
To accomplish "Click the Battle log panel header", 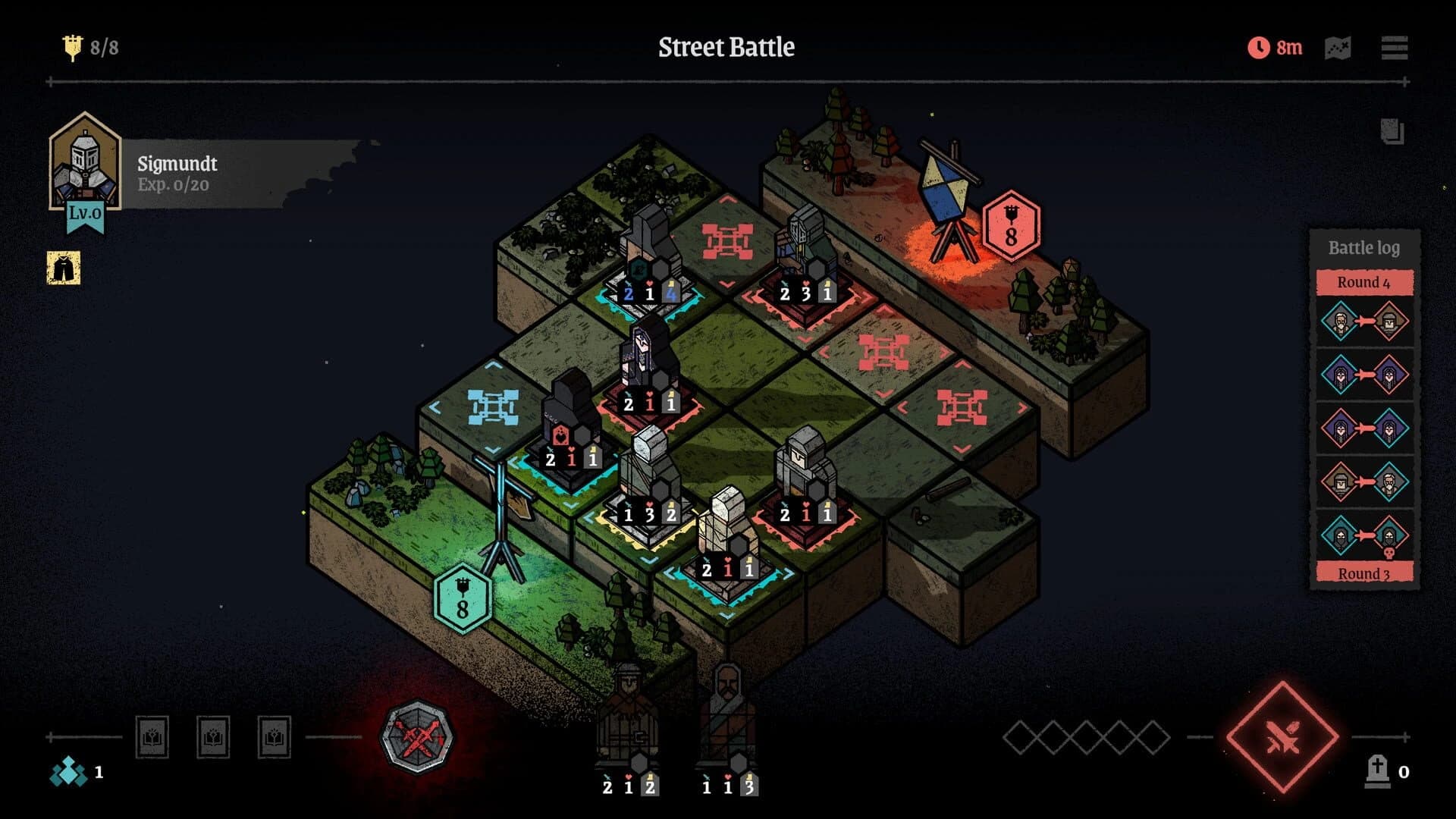I will click(x=1363, y=248).
